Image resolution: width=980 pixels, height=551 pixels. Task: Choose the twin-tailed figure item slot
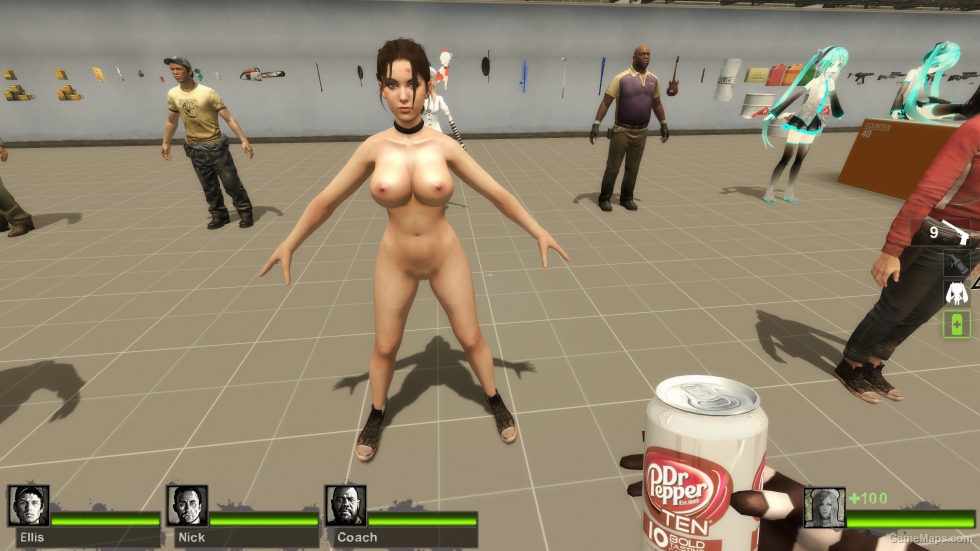957,293
